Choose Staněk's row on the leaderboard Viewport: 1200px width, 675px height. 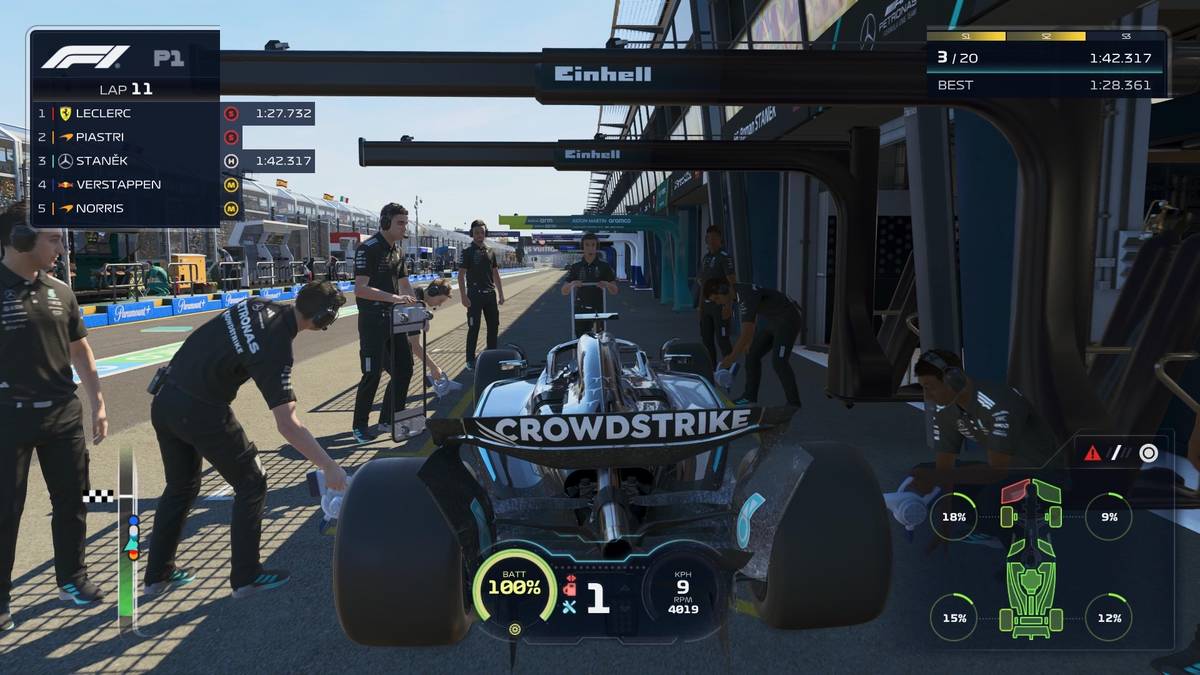pyautogui.click(x=125, y=161)
